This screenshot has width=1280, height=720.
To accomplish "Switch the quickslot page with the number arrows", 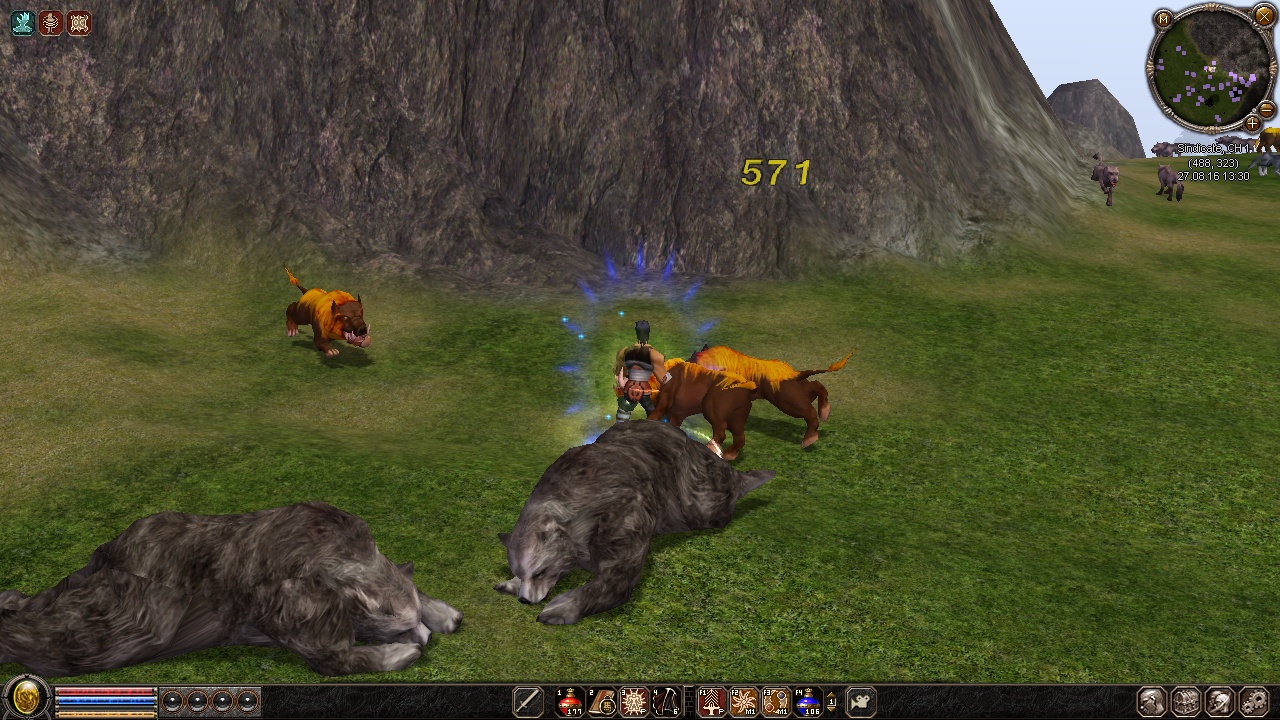I will click(831, 702).
